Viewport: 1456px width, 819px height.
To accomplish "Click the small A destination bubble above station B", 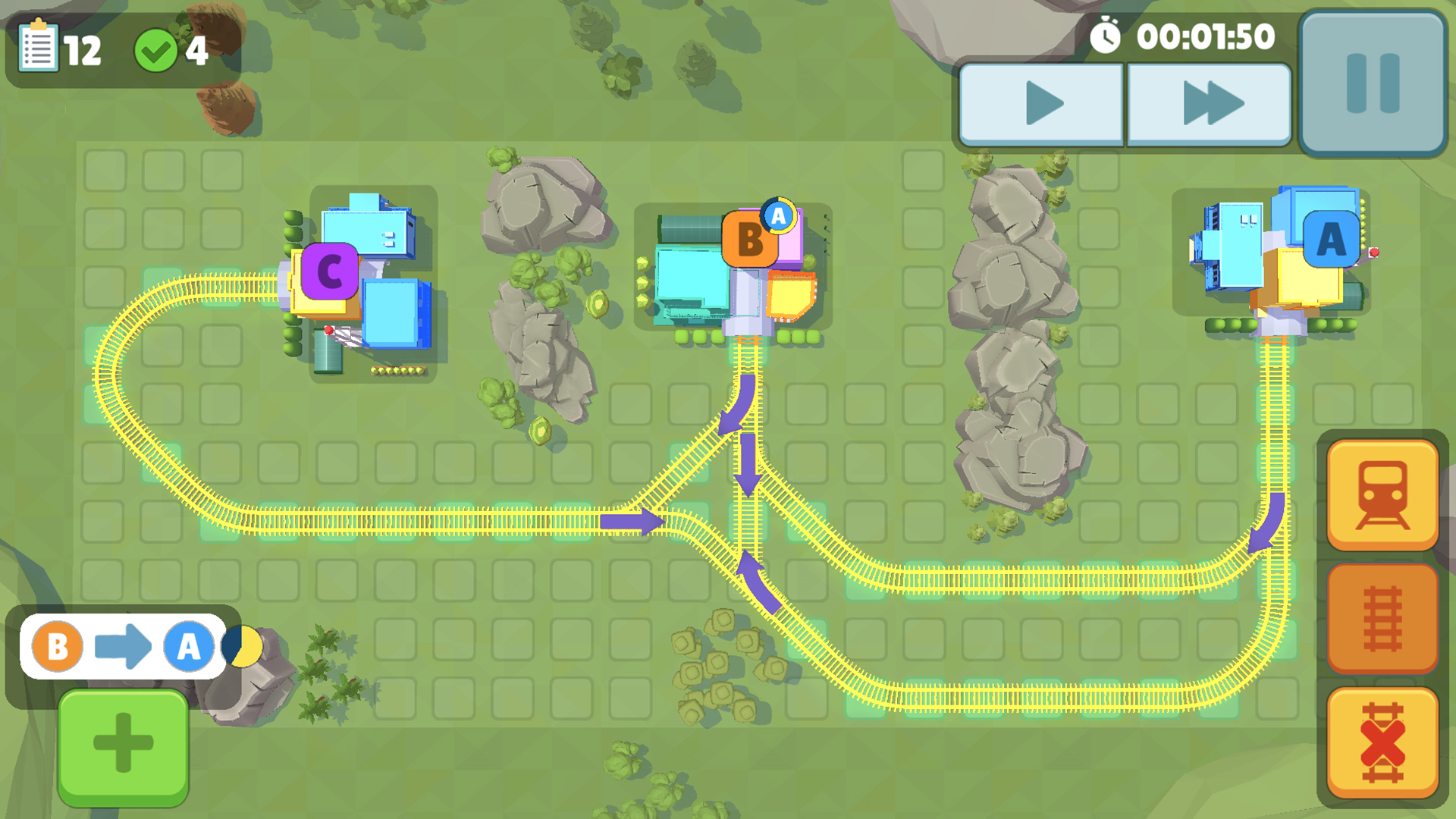I will (777, 215).
